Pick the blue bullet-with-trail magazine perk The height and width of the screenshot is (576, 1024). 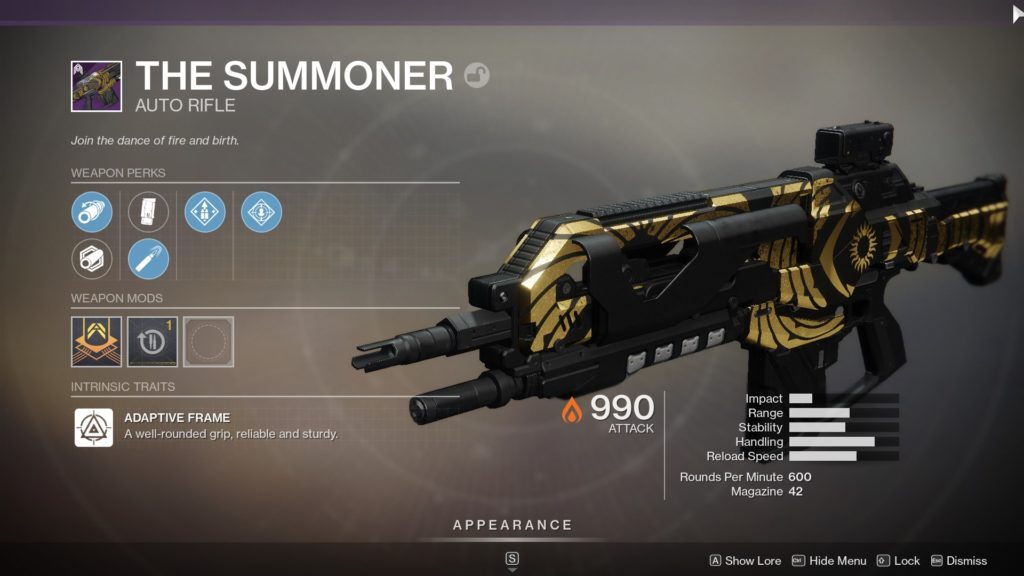[148, 260]
